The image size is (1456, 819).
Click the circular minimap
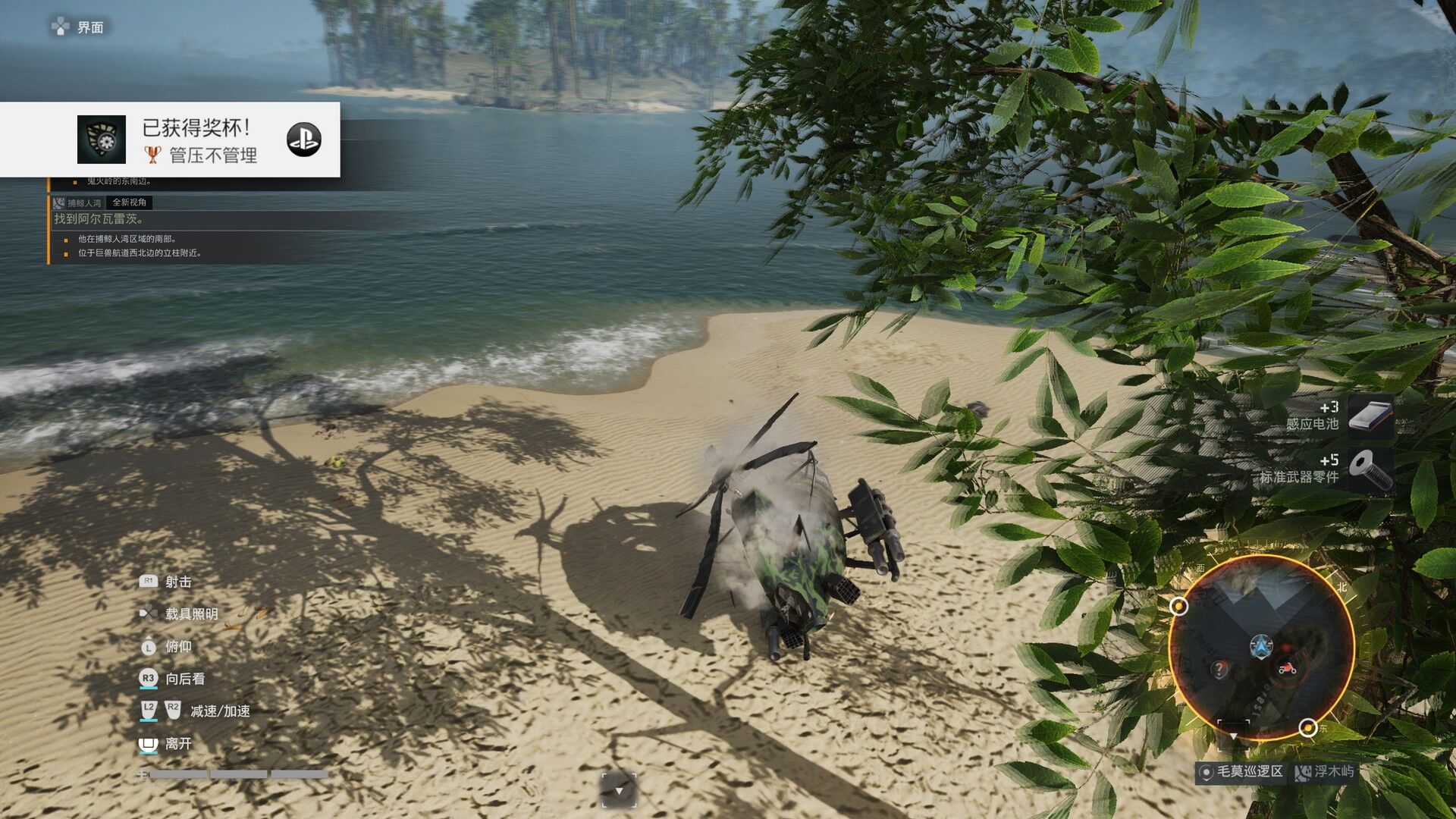1261,647
